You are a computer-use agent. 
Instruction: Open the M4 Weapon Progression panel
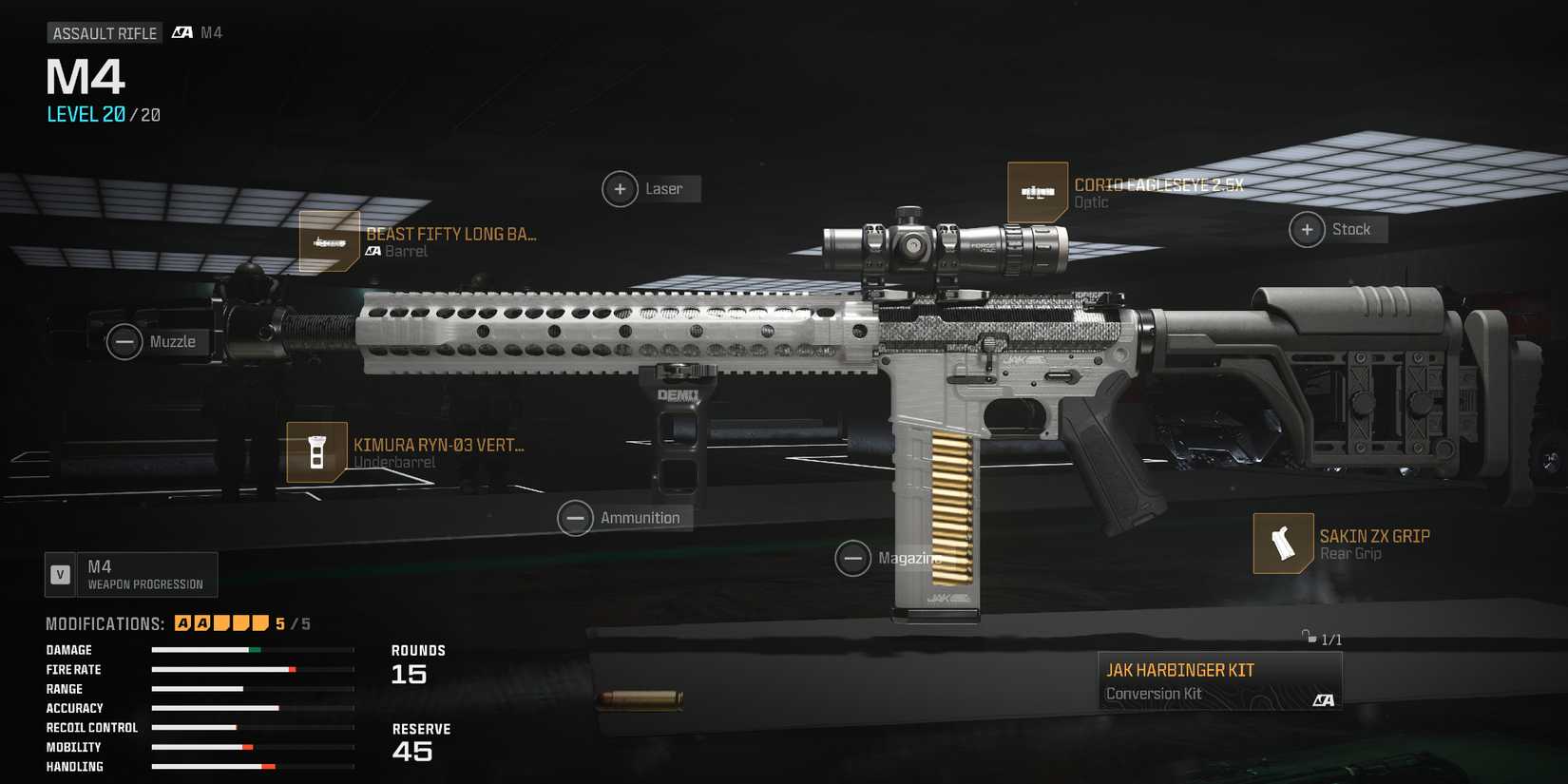coord(131,574)
